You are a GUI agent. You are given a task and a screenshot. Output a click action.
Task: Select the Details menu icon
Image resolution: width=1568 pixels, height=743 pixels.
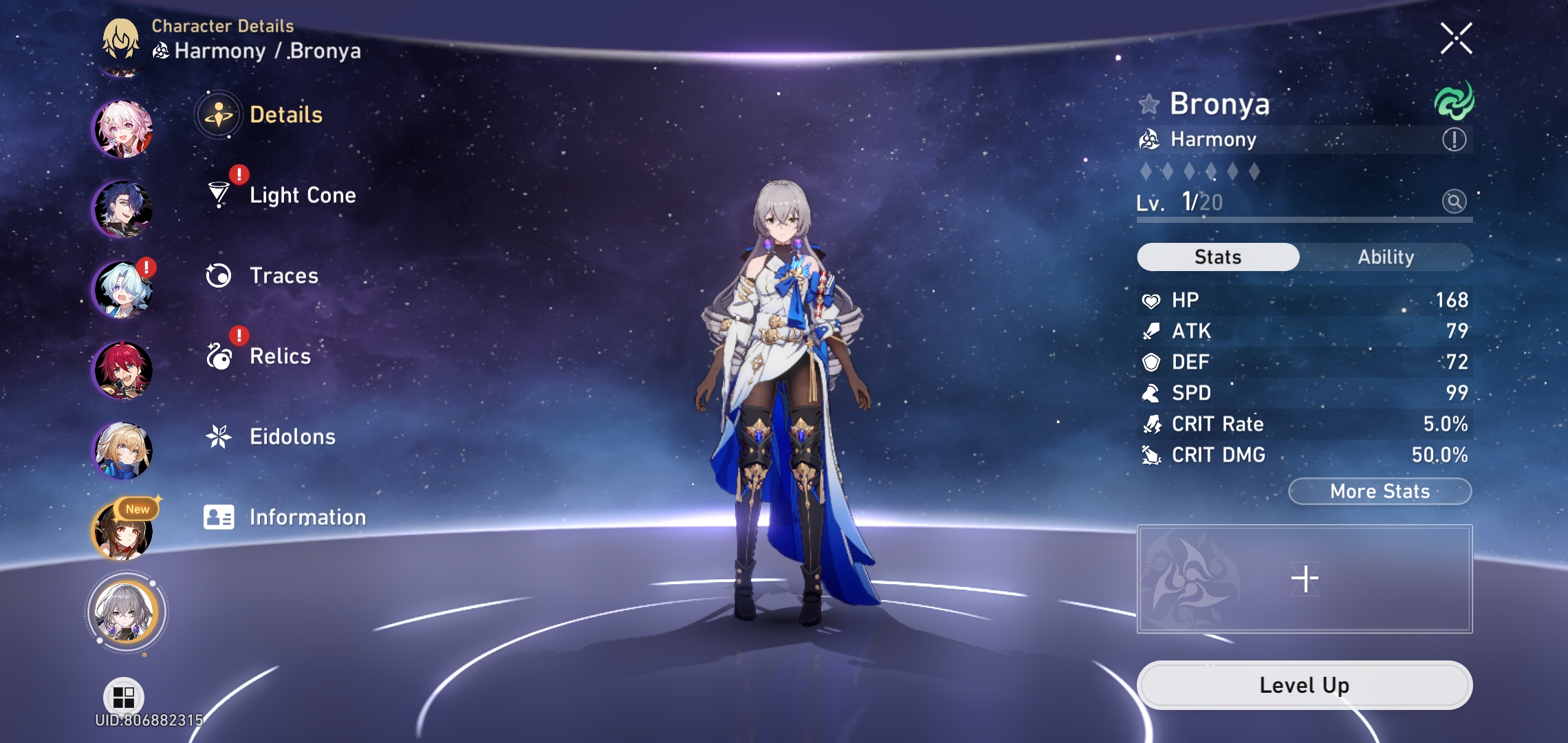pyautogui.click(x=219, y=115)
